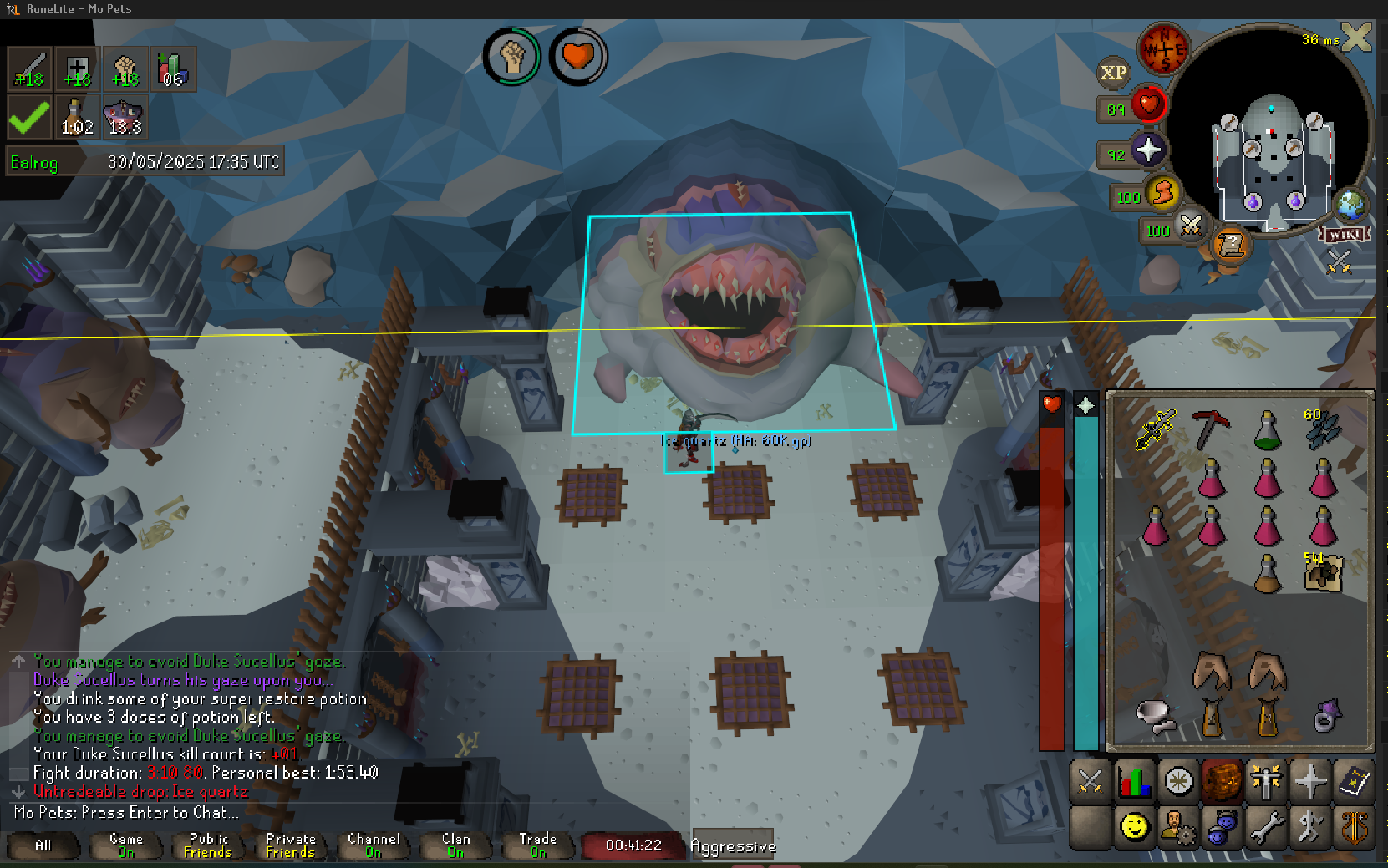Switch to the Skills tab
Image resolution: width=1388 pixels, height=868 pixels.
click(x=1134, y=782)
